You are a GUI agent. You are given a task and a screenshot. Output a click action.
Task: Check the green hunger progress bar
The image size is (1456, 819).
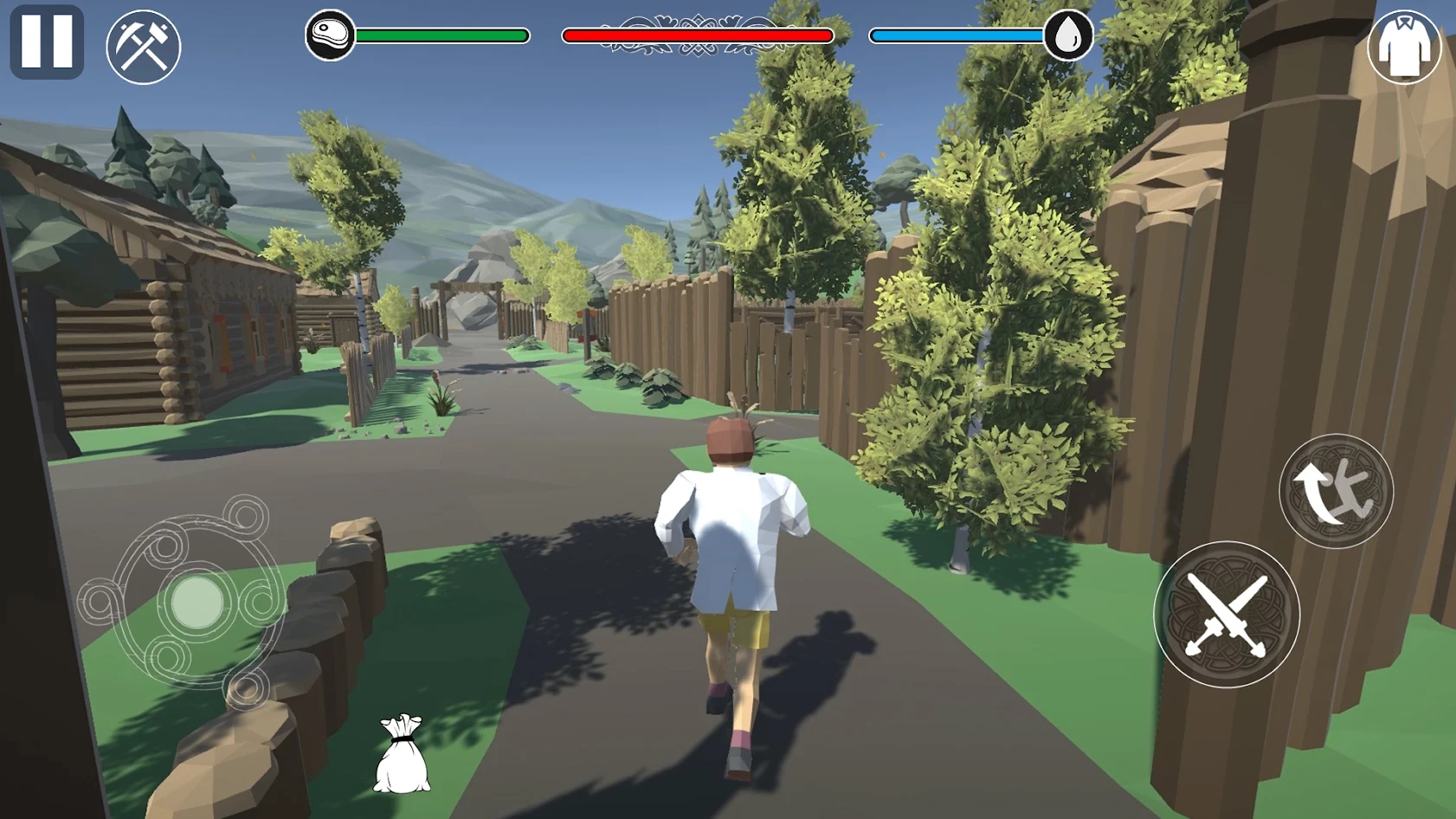pos(441,35)
